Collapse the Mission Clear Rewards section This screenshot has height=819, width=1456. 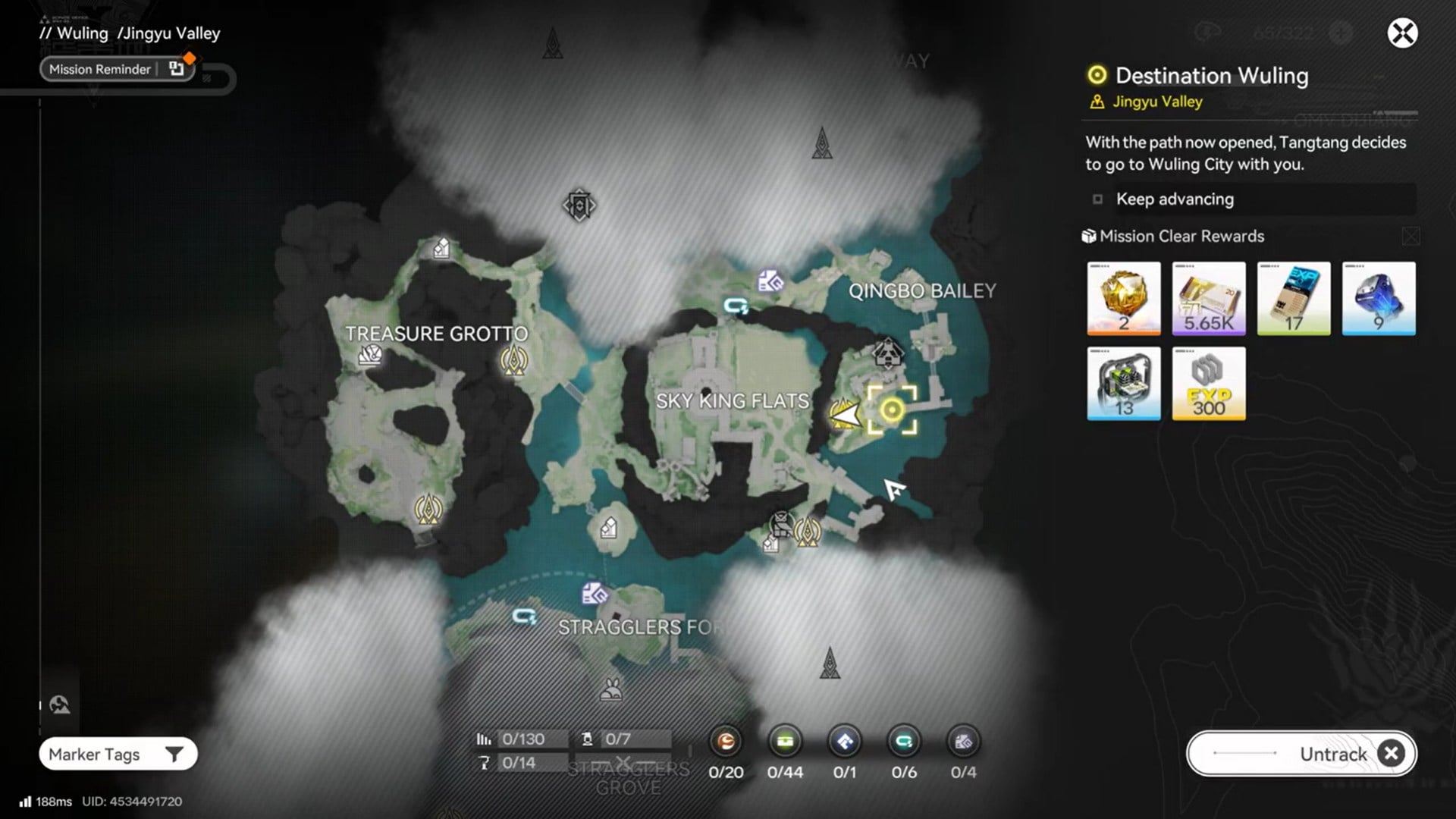(1410, 236)
